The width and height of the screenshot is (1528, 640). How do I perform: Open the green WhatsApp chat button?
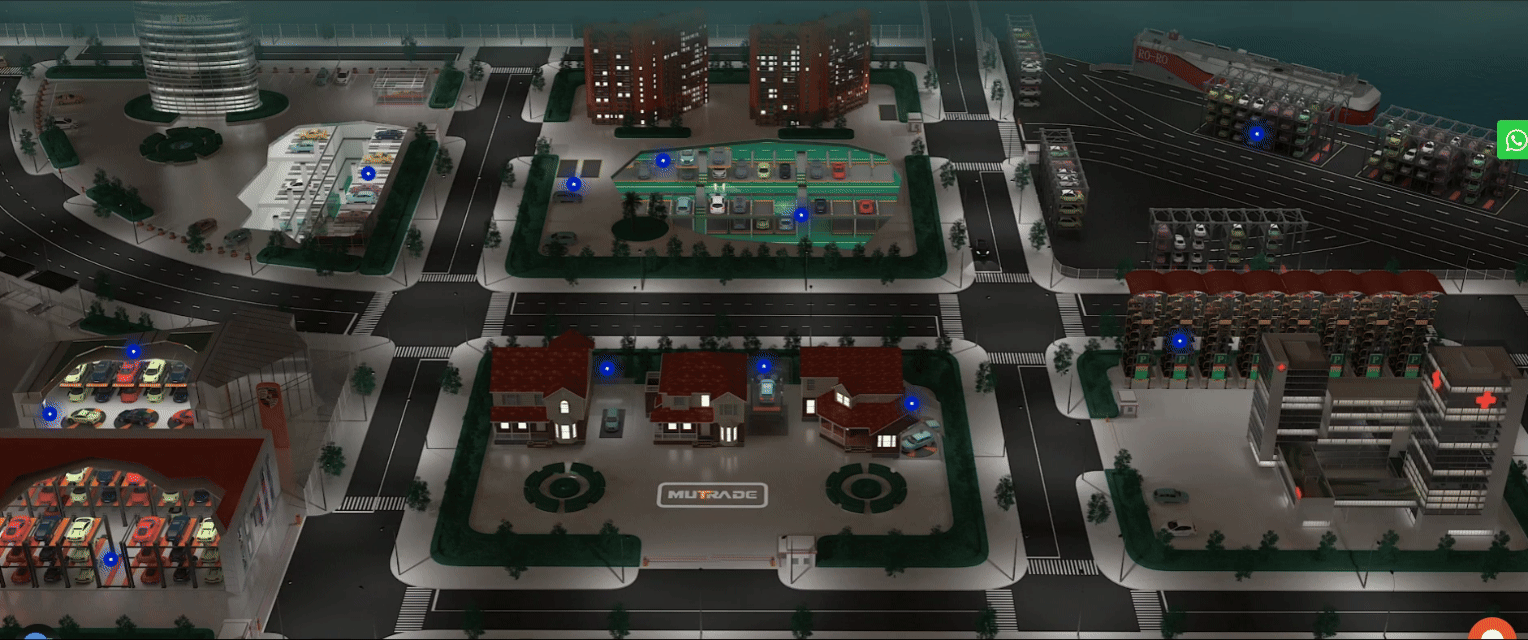coord(1514,140)
